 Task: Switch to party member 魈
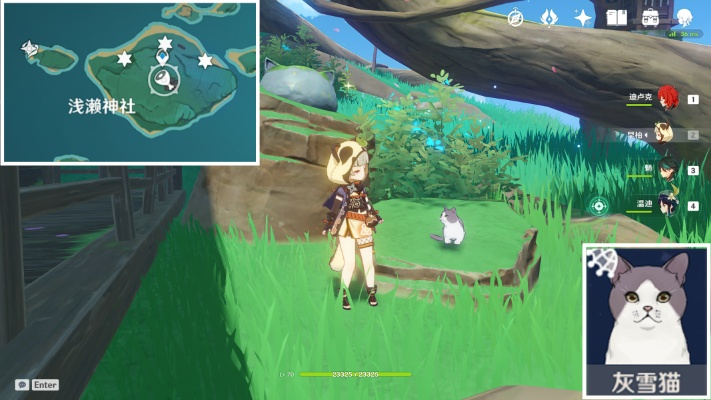click(667, 170)
